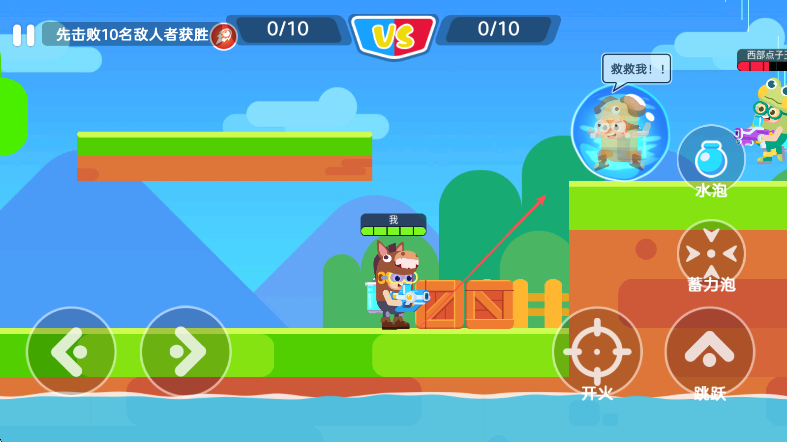Pause the game with the pause button

coord(23,35)
